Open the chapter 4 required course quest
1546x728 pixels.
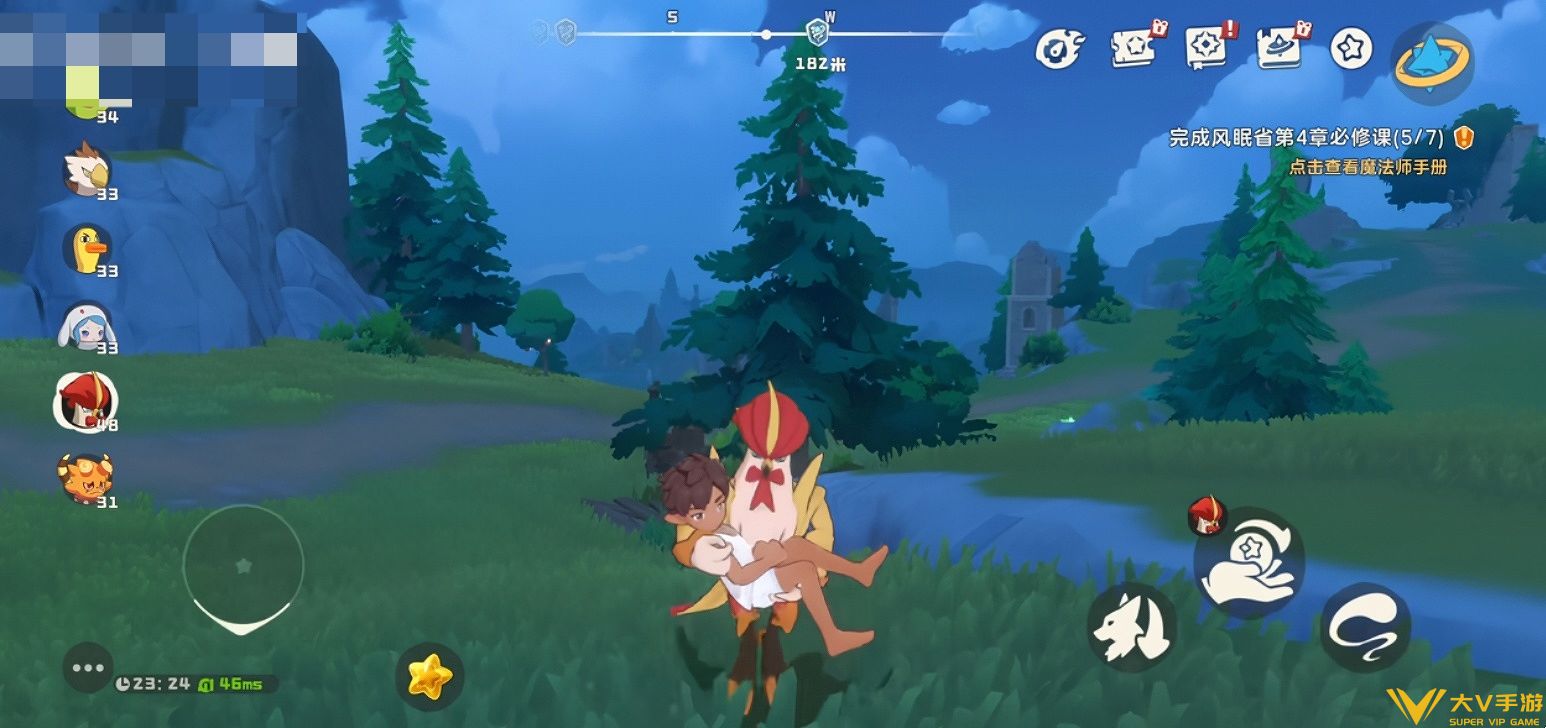point(1310,138)
